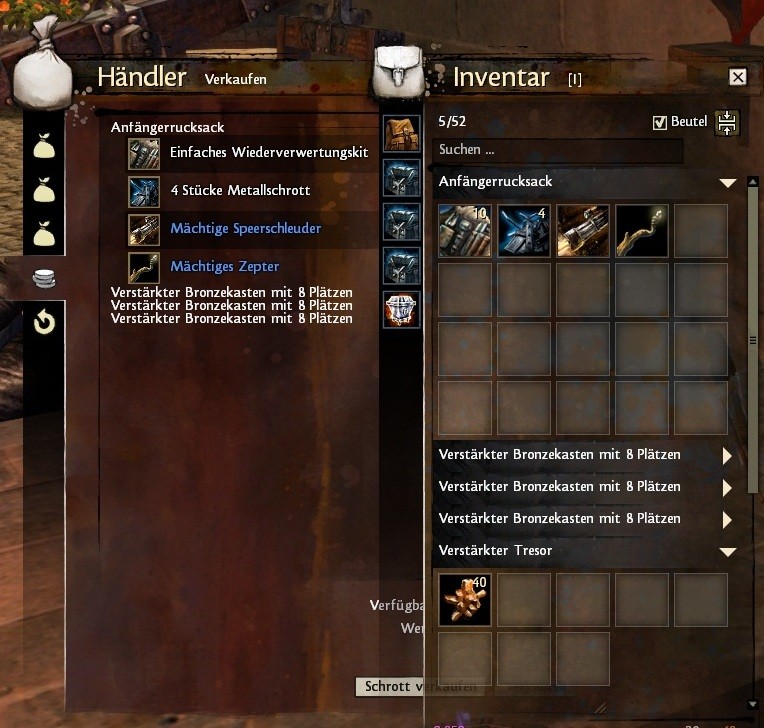Open the first money bag vendor tab
764x728 pixels.
click(44, 148)
